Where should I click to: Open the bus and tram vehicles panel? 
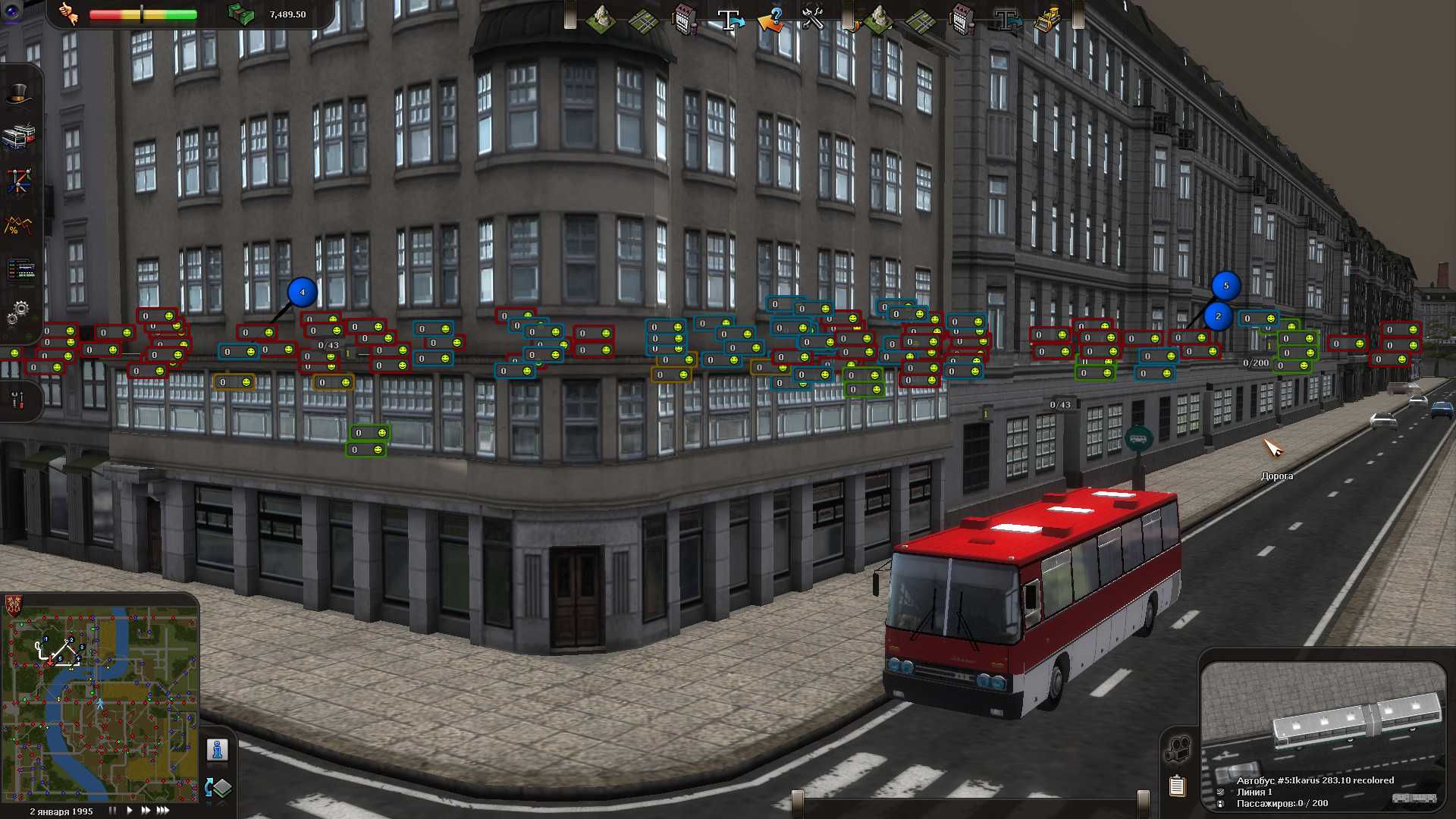click(18, 136)
